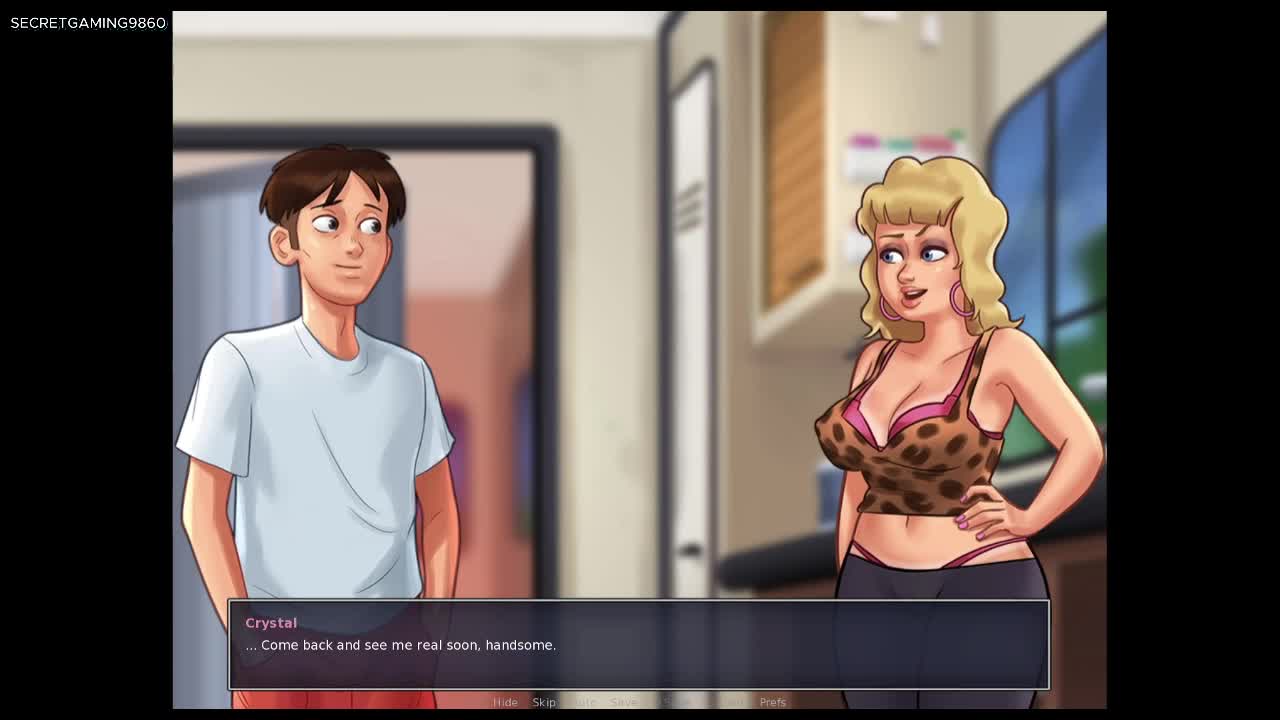1280x720 pixels.
Task: Advance Crystal's dialogue text box
Action: 638,645
